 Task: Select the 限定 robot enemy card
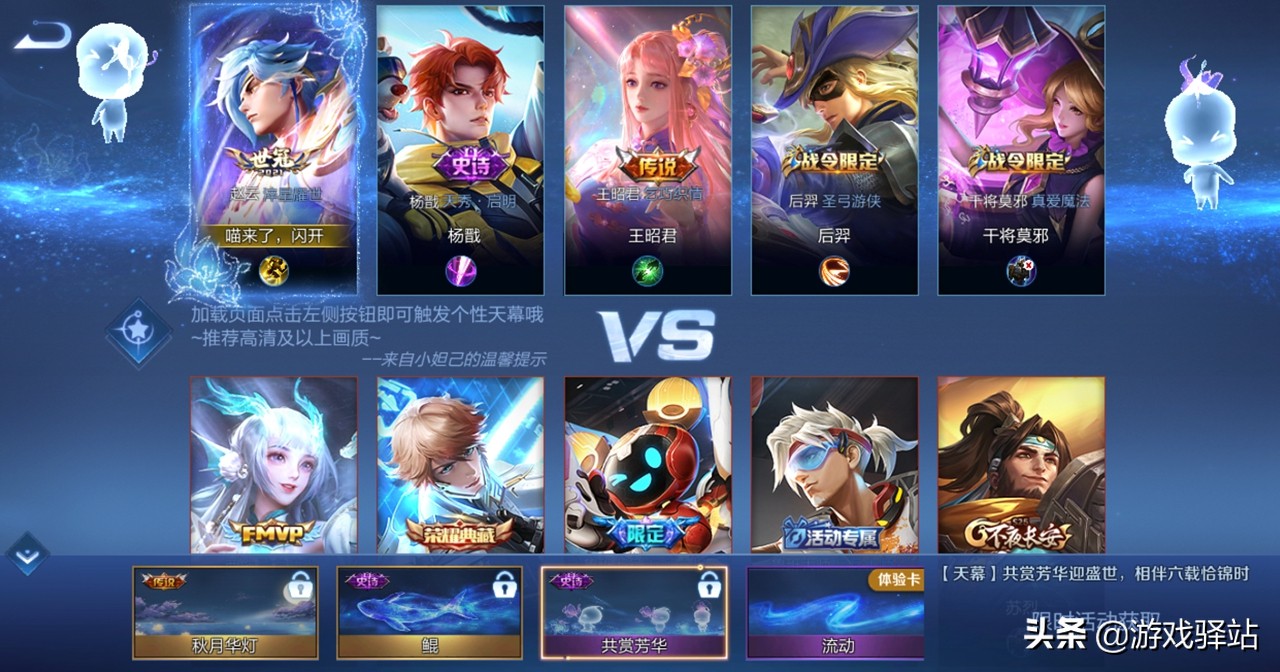[x=647, y=465]
